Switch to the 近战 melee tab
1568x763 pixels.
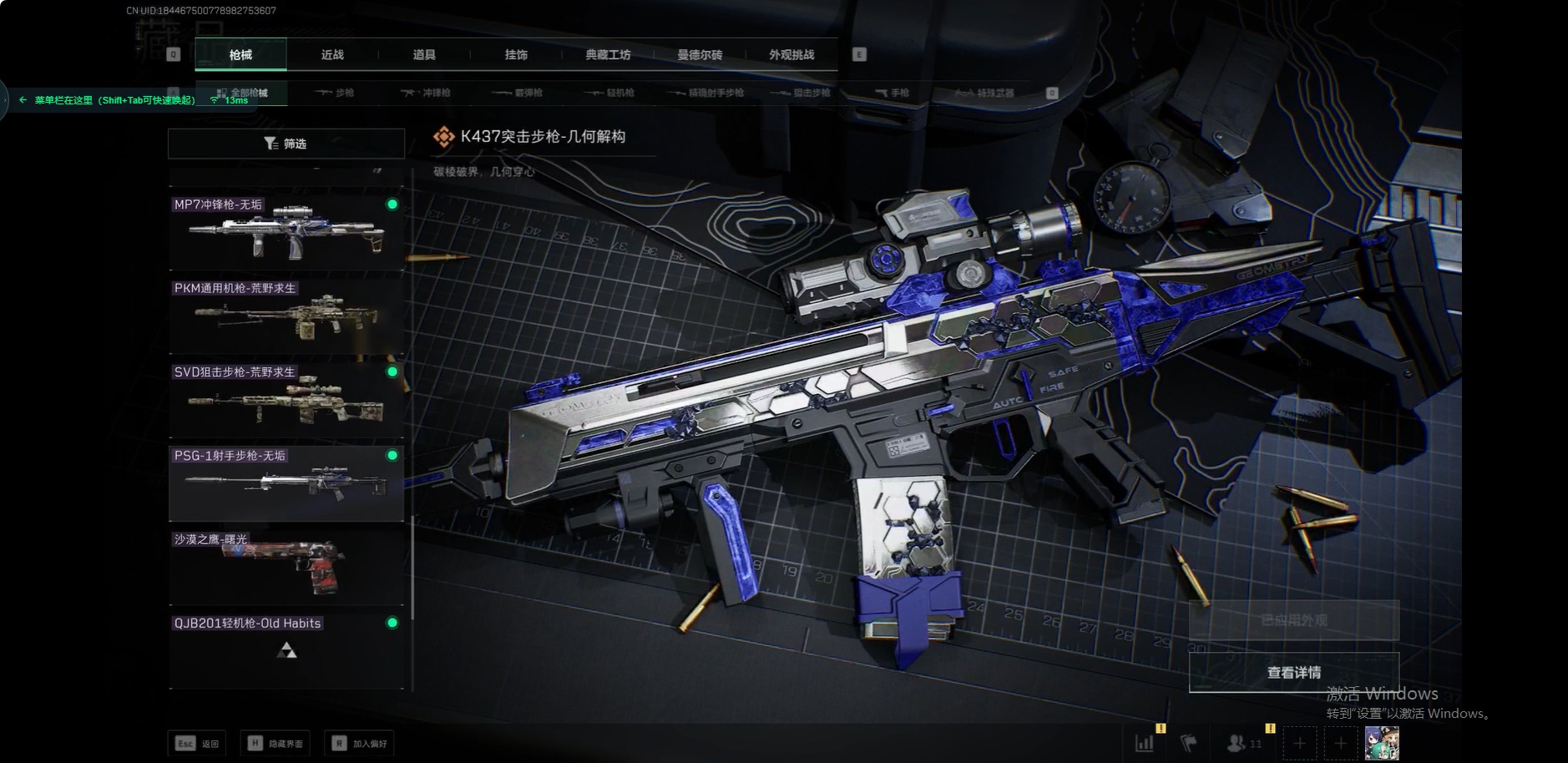tap(332, 55)
